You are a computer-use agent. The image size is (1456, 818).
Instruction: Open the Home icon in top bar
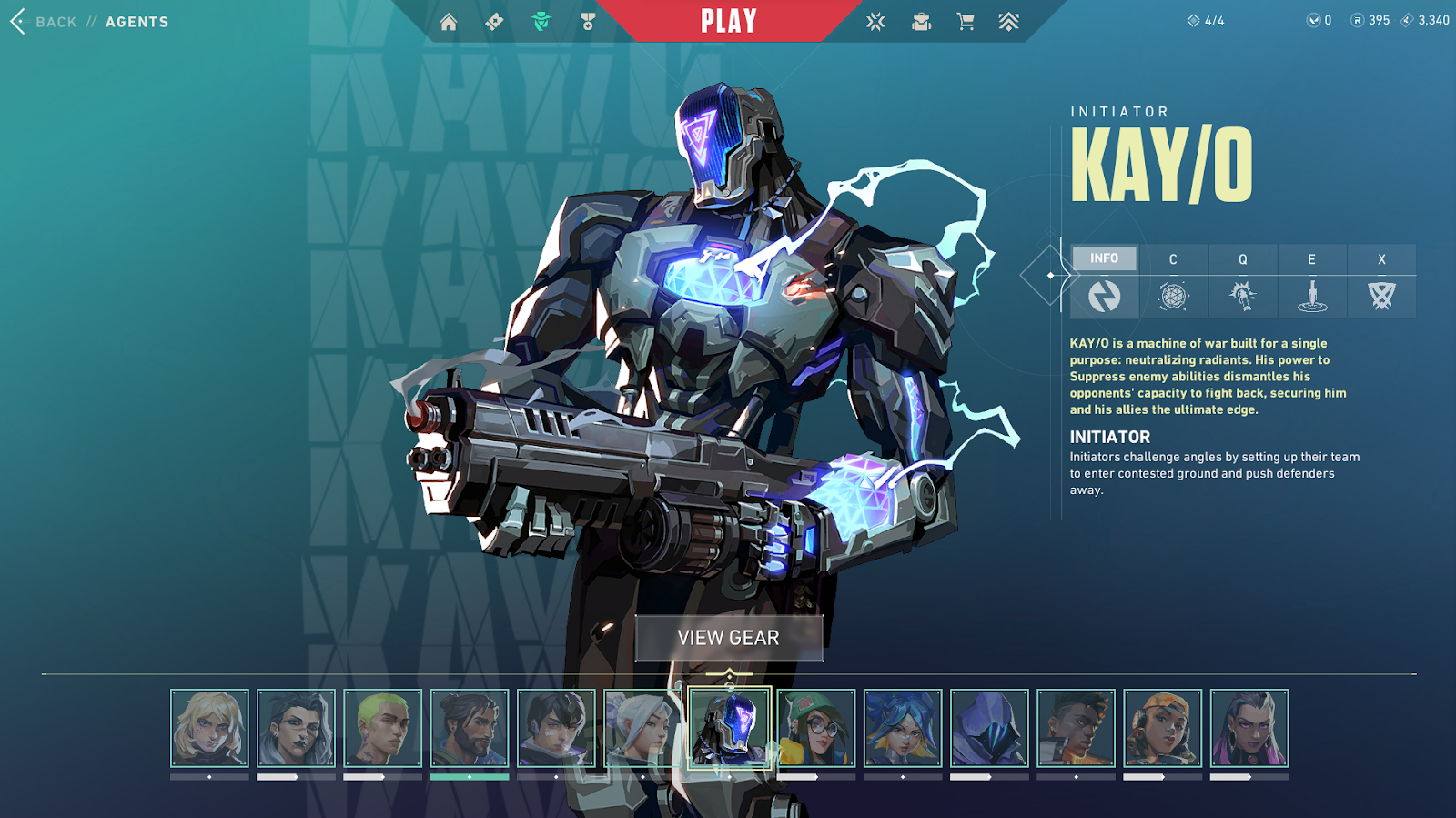[449, 22]
